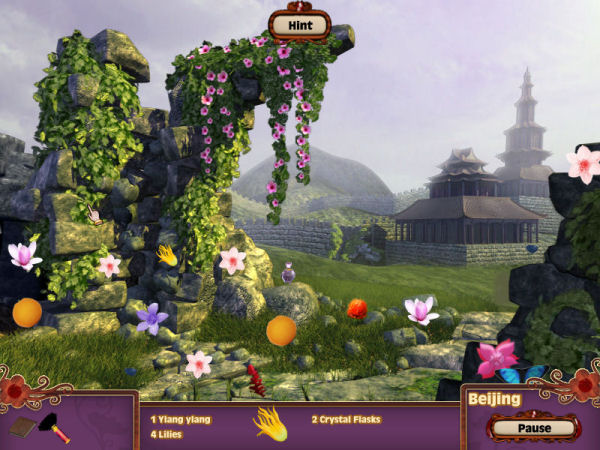Pause the game
Screen dimensions: 600x450
pyautogui.click(x=535, y=427)
